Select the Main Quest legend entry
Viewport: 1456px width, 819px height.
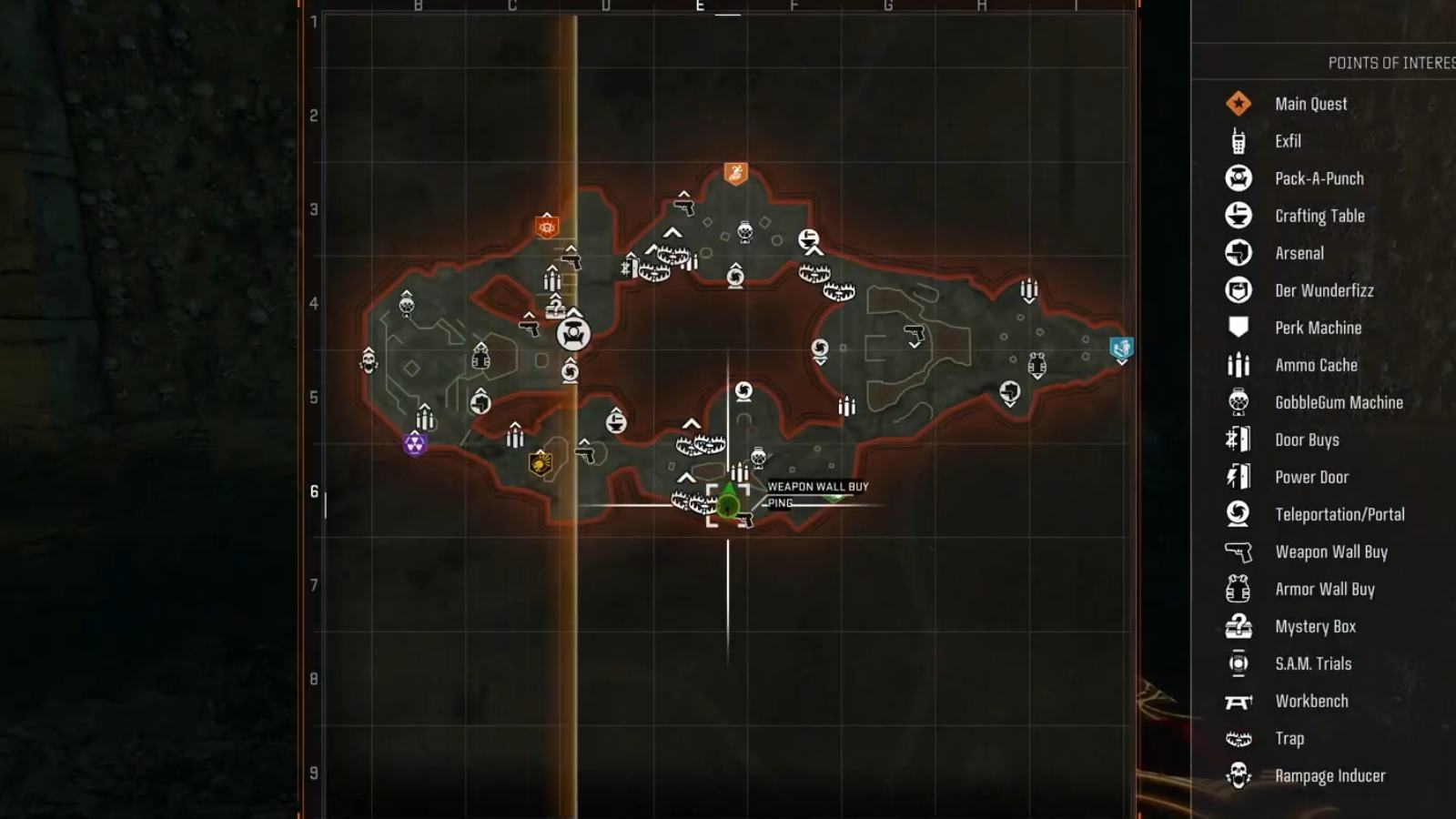[x=1310, y=104]
